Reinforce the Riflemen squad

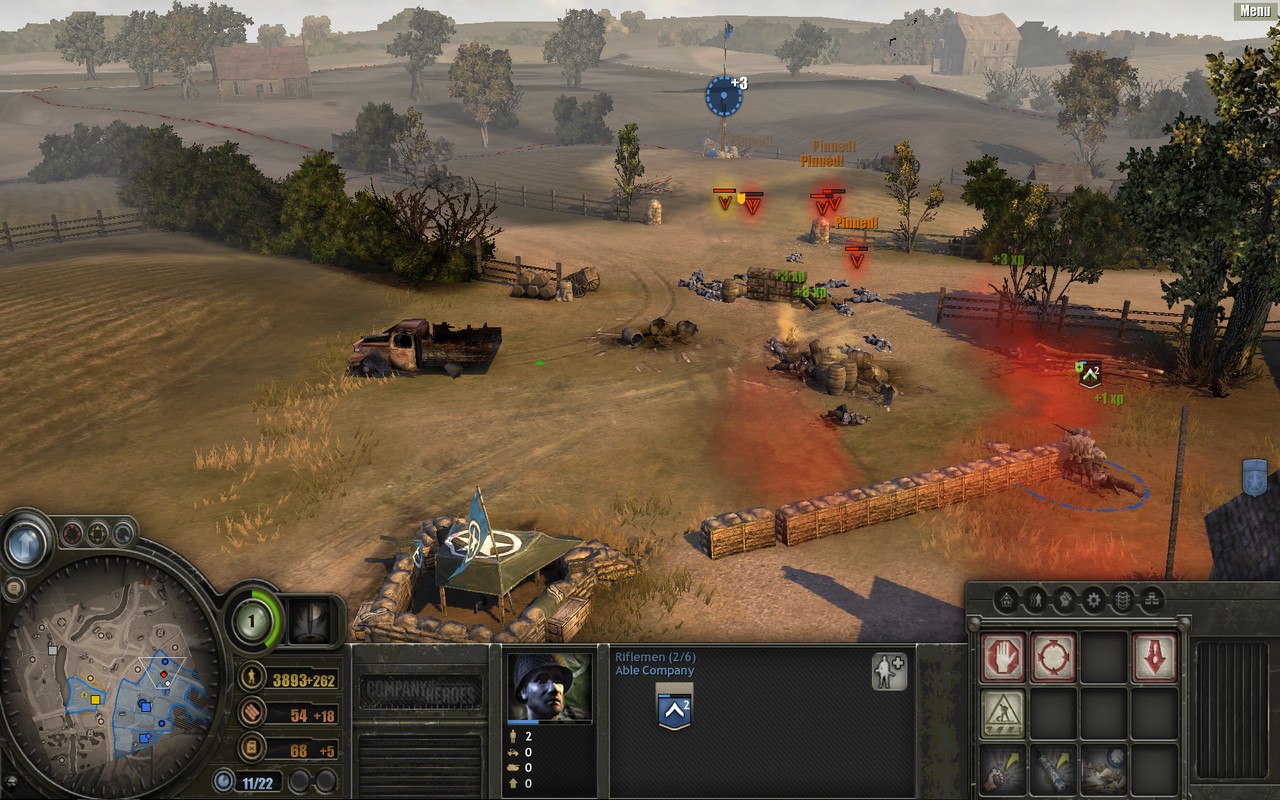(x=889, y=672)
